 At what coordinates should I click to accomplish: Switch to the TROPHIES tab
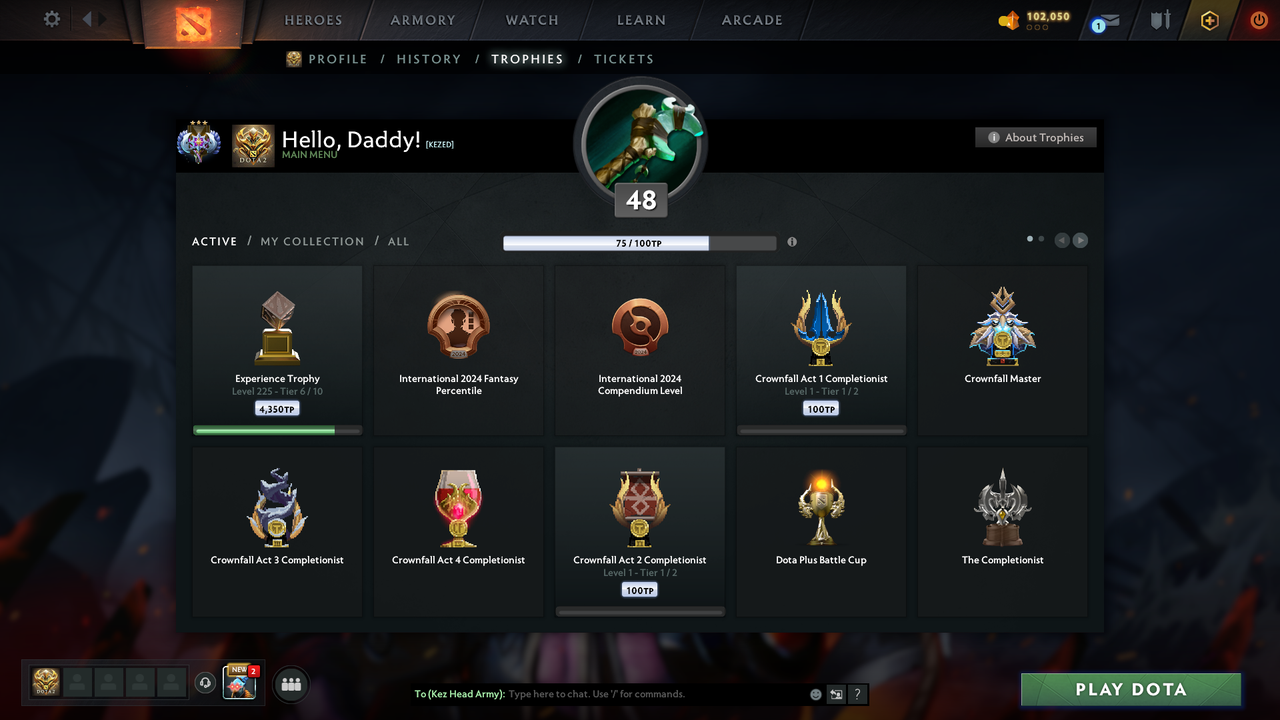click(527, 59)
